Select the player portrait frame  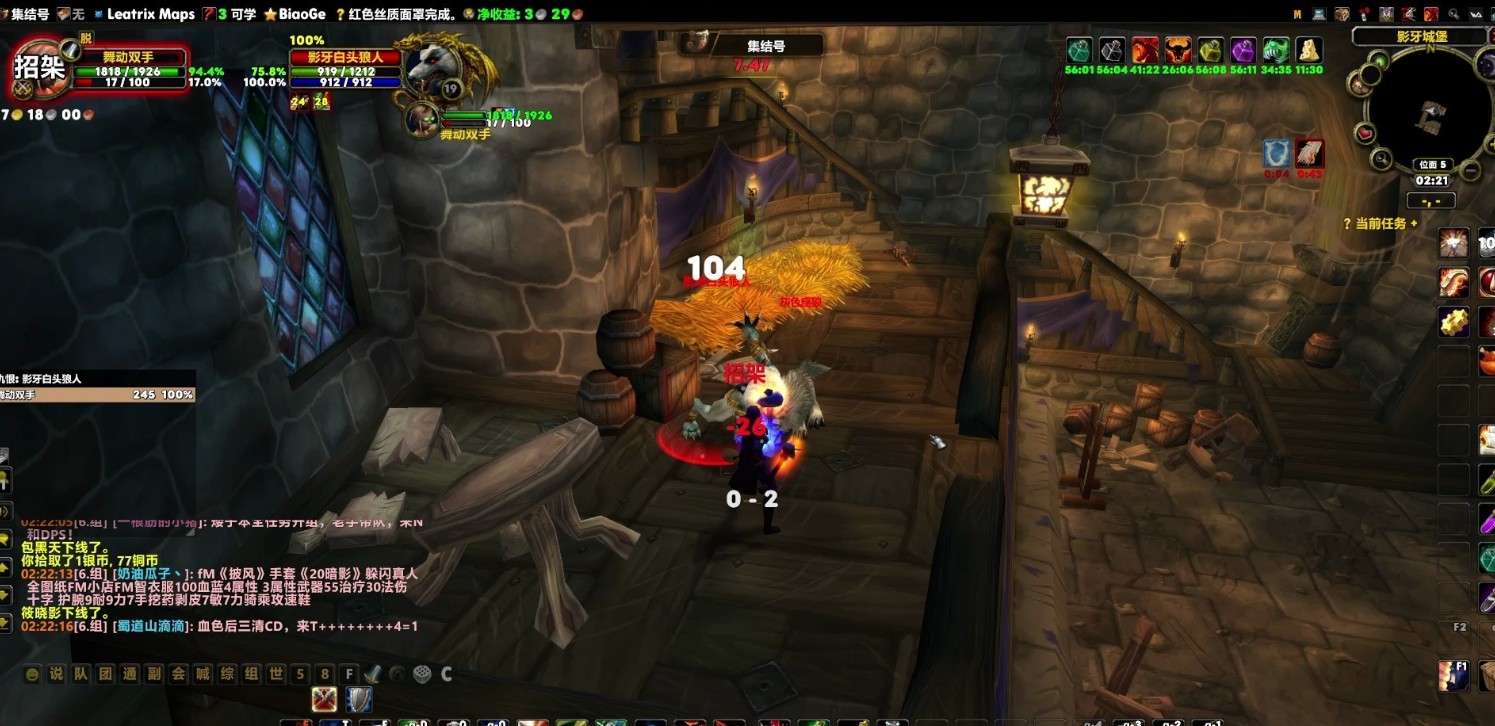pyautogui.click(x=39, y=67)
